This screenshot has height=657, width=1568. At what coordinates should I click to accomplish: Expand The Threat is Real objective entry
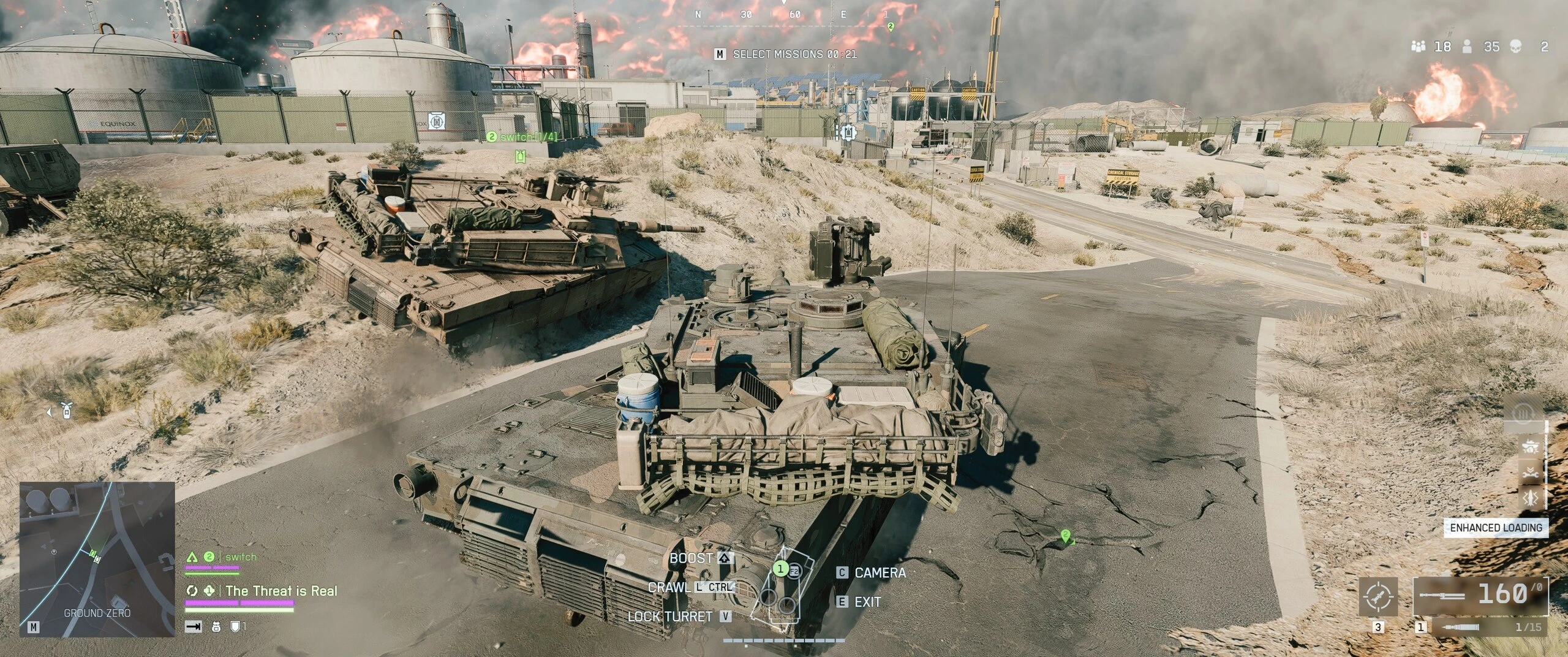coord(282,591)
